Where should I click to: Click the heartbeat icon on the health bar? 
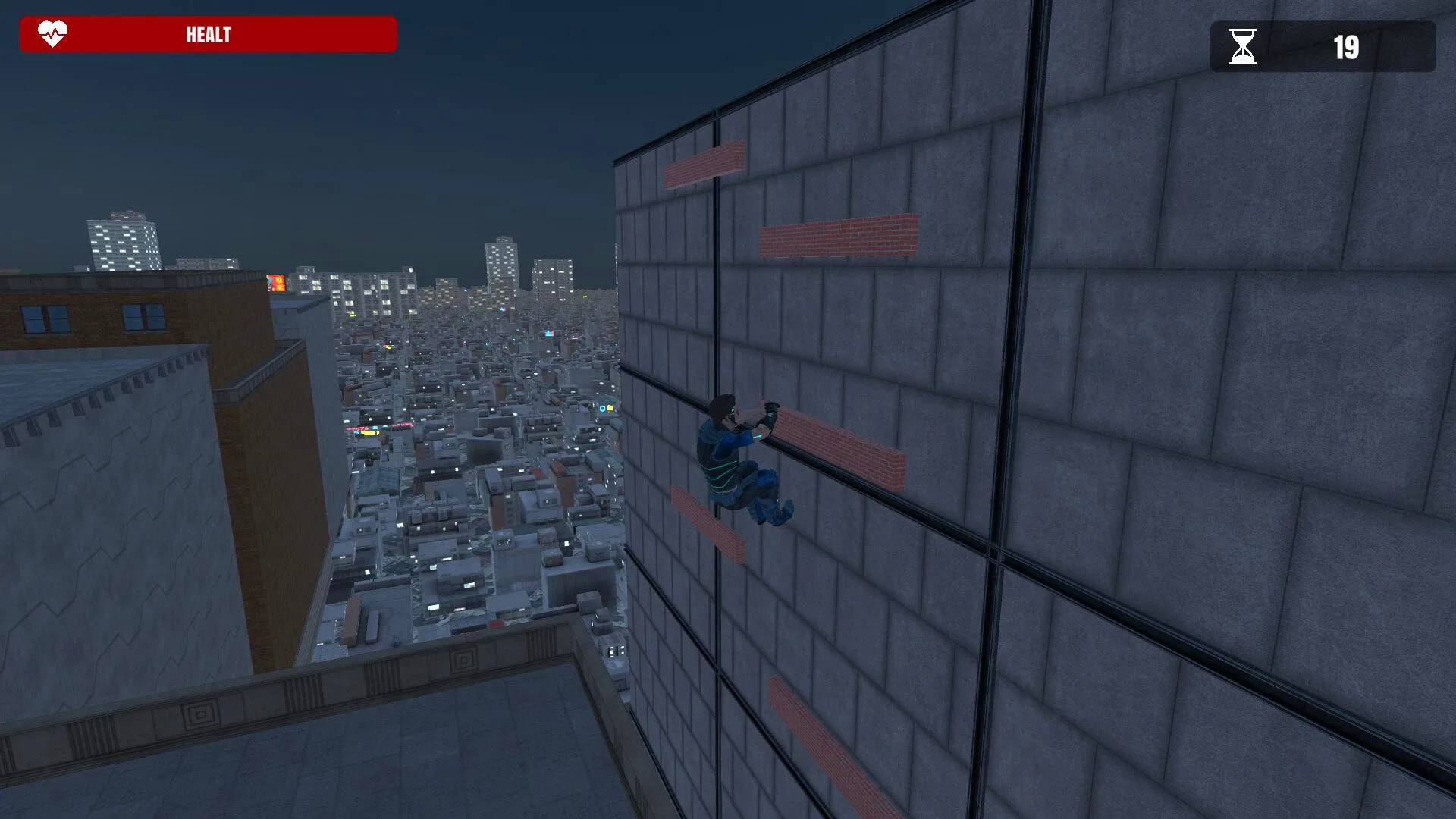50,33
